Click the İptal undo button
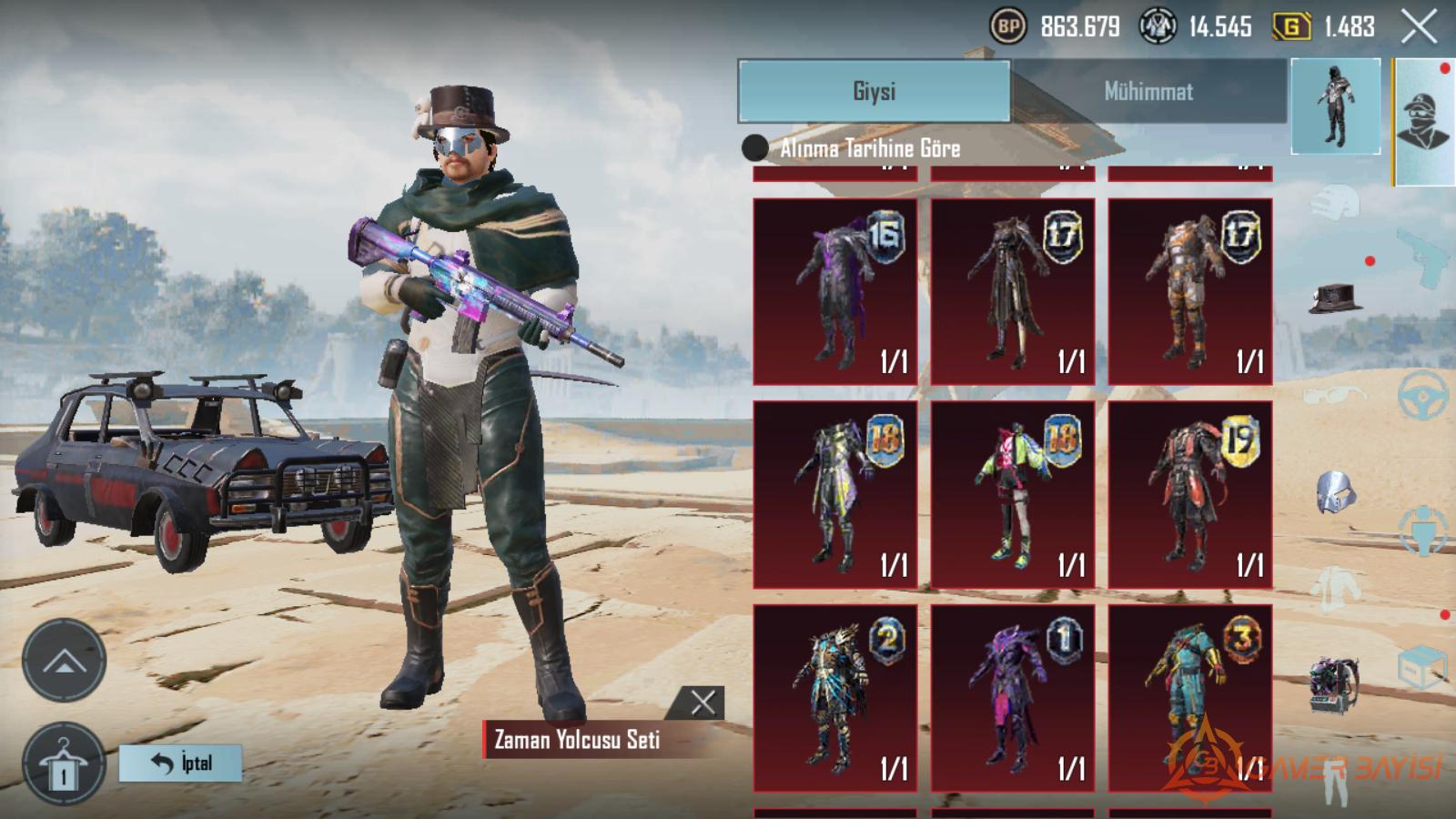 pos(181,763)
